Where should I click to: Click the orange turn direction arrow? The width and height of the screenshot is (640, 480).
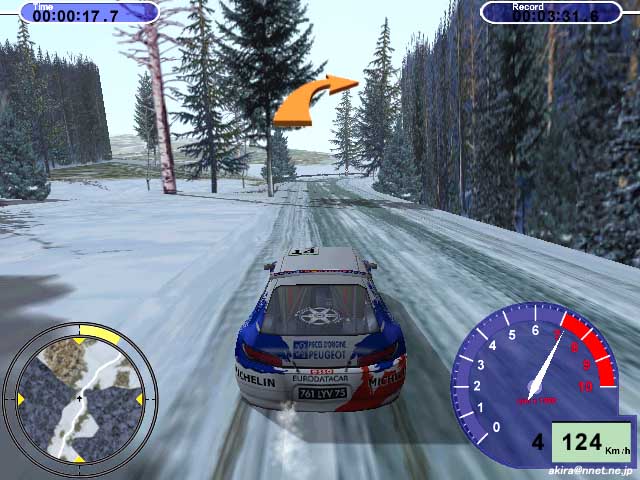313,101
